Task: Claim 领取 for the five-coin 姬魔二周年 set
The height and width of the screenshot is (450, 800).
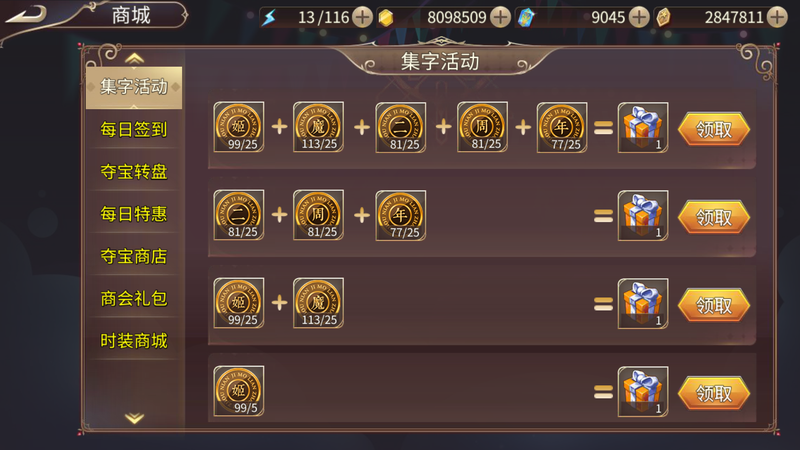Action: click(714, 128)
